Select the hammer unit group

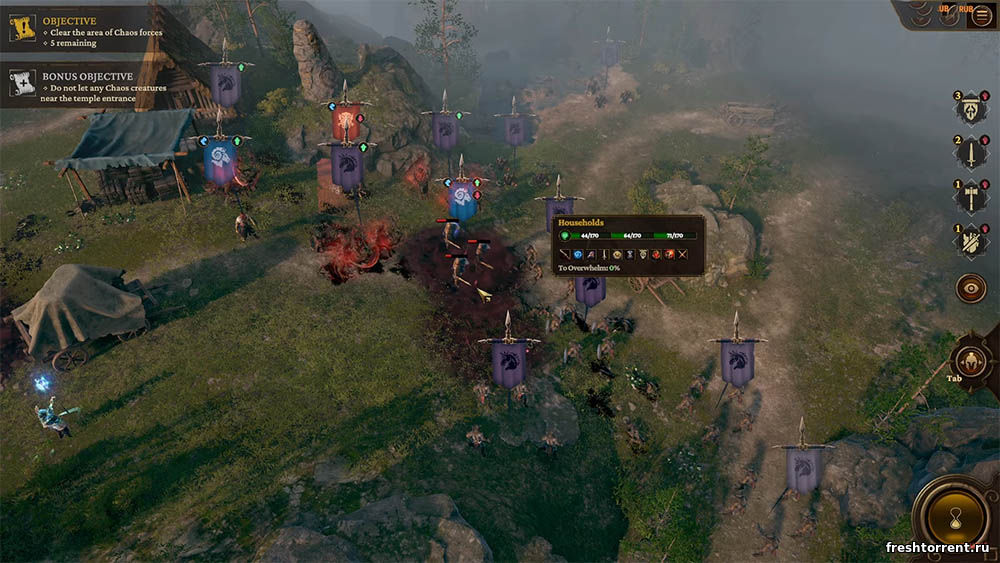[972, 197]
